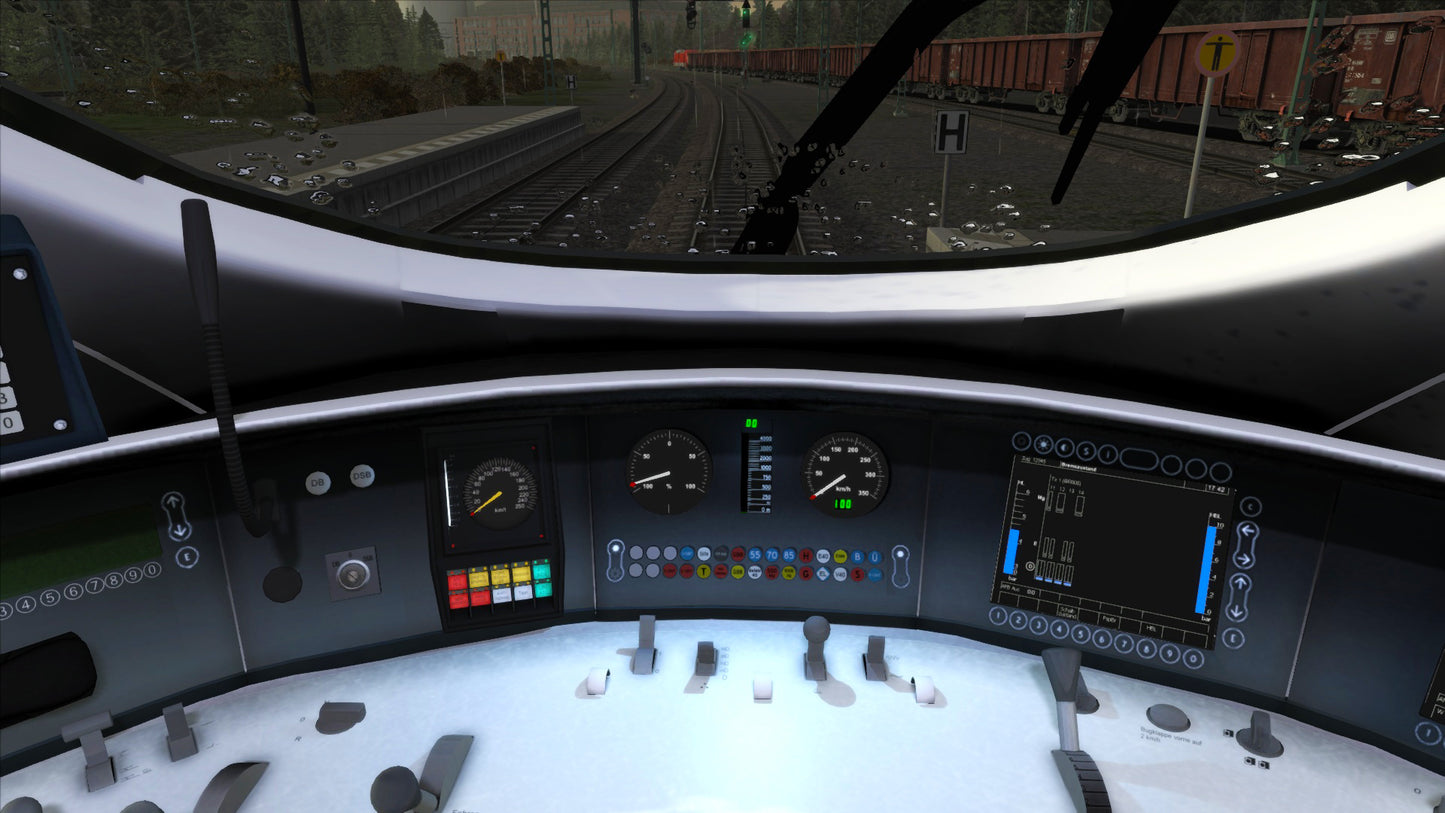The height and width of the screenshot is (813, 1445).
Task: Choose soft key 4 under the brake display
Action: (x=1059, y=629)
